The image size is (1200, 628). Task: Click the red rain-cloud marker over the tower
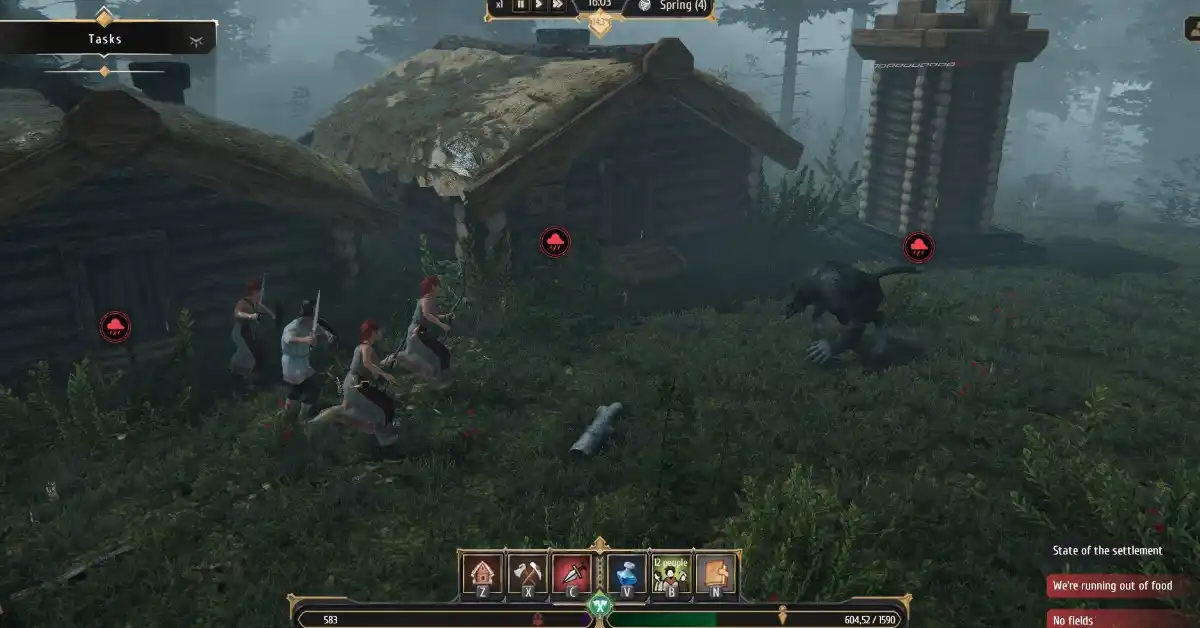click(x=919, y=247)
